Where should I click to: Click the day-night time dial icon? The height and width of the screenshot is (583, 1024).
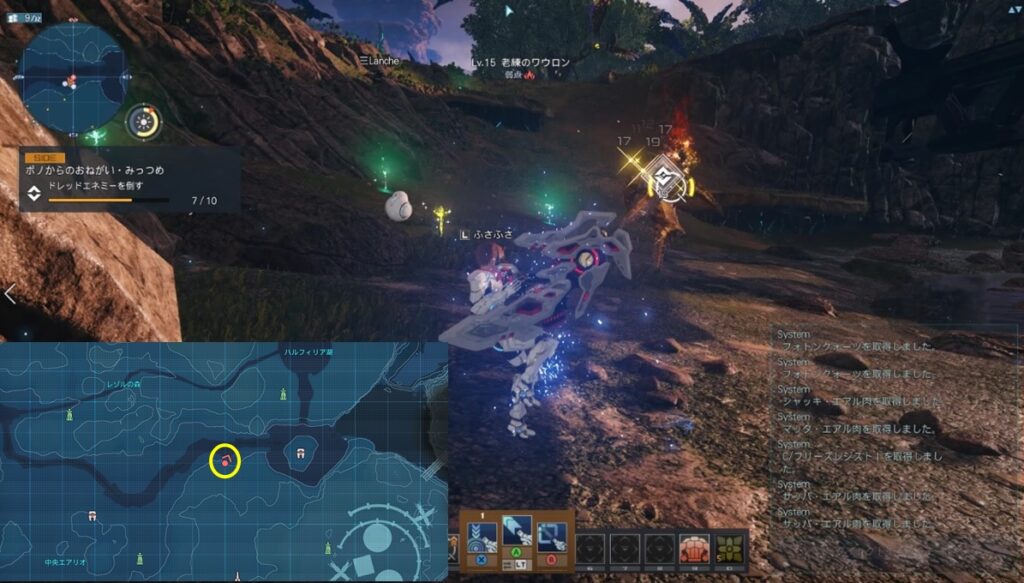145,124
